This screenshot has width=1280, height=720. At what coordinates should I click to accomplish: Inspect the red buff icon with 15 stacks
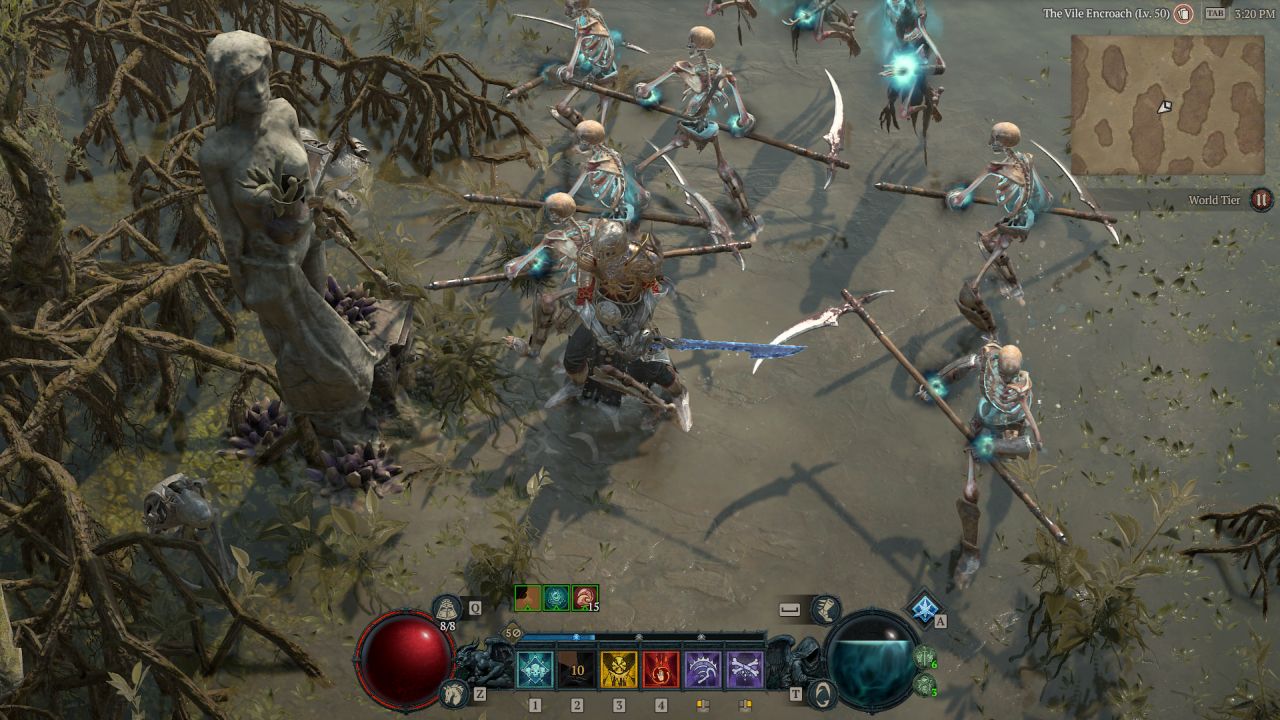pyautogui.click(x=585, y=598)
